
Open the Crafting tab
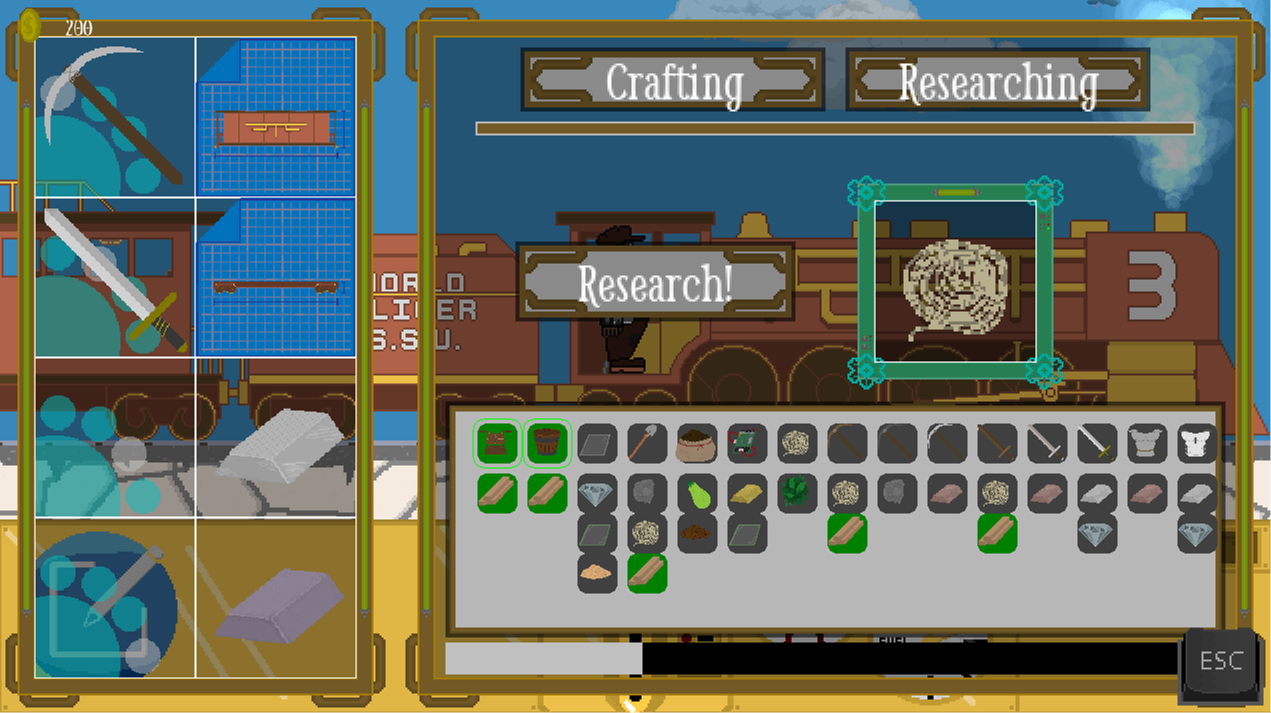[673, 80]
